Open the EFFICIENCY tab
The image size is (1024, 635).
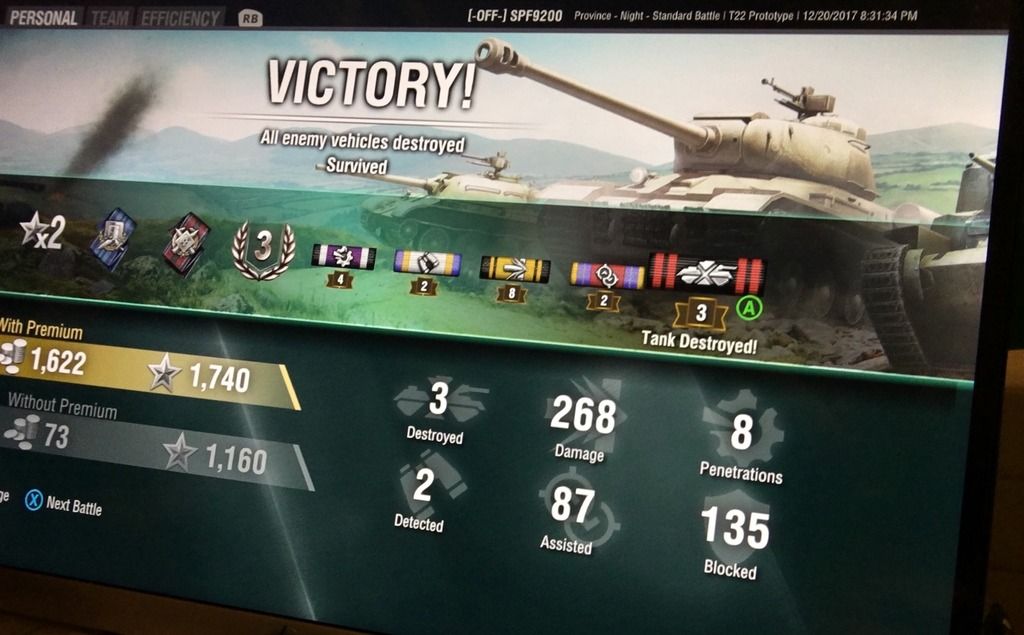(x=180, y=18)
